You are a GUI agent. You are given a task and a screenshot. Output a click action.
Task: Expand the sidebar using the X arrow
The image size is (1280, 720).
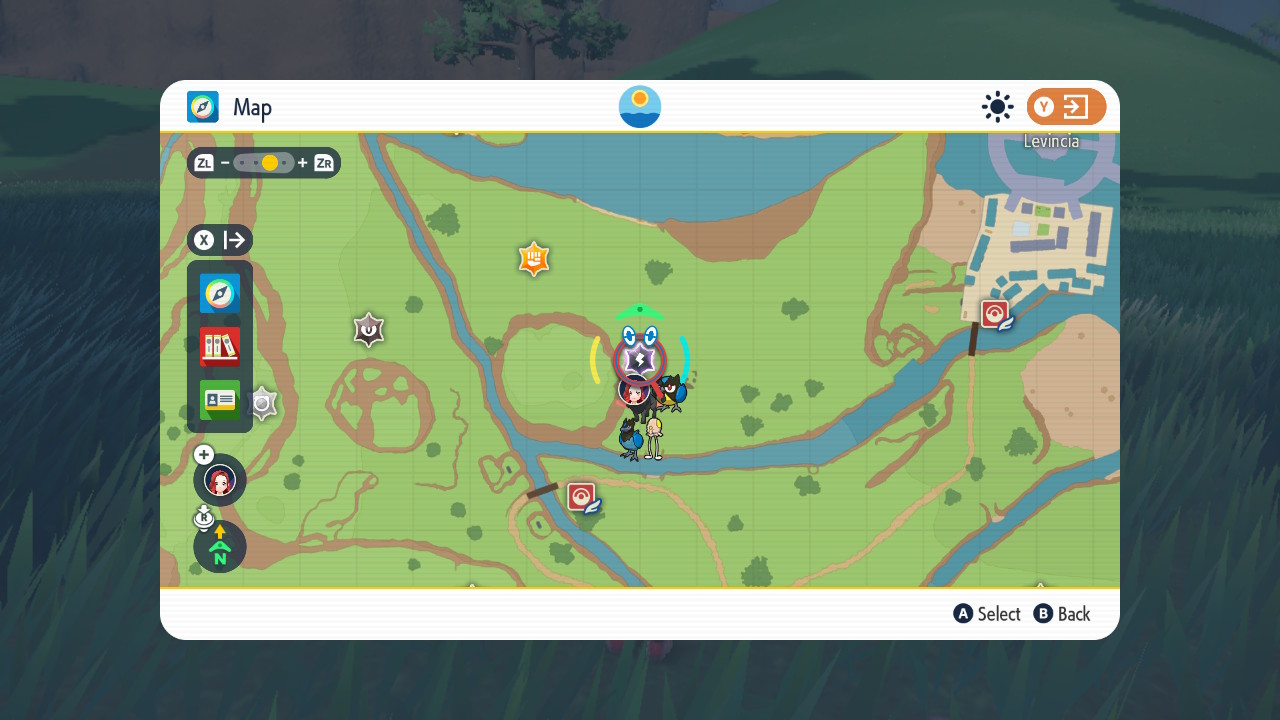(x=219, y=240)
